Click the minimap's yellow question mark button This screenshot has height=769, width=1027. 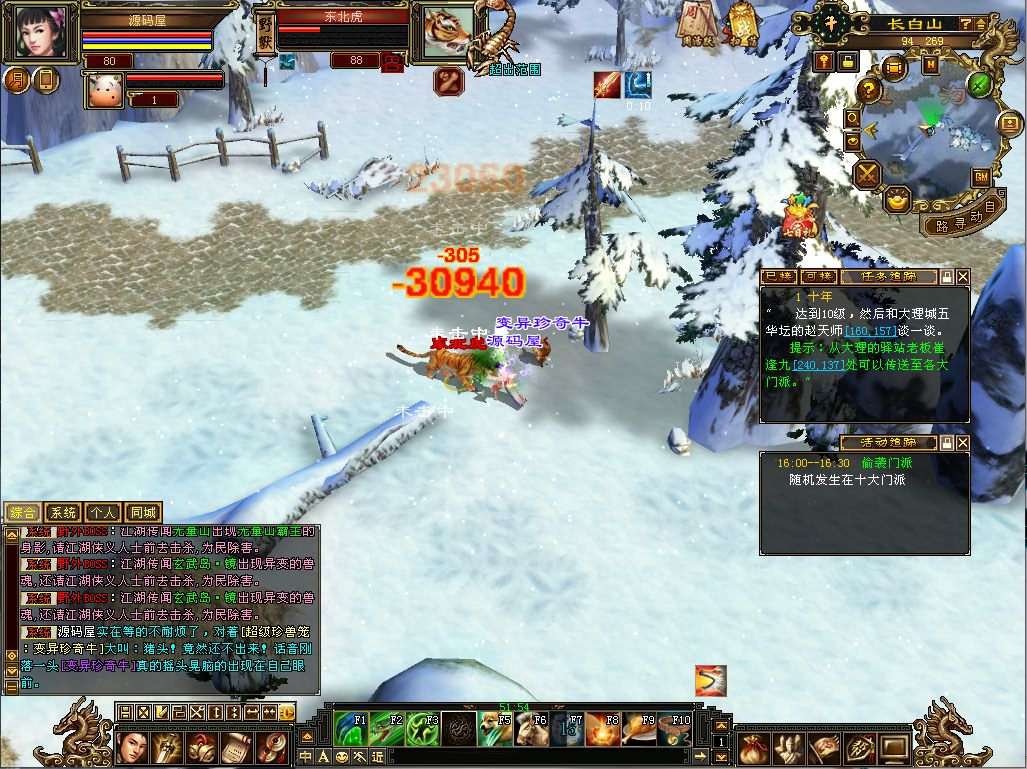[x=869, y=91]
